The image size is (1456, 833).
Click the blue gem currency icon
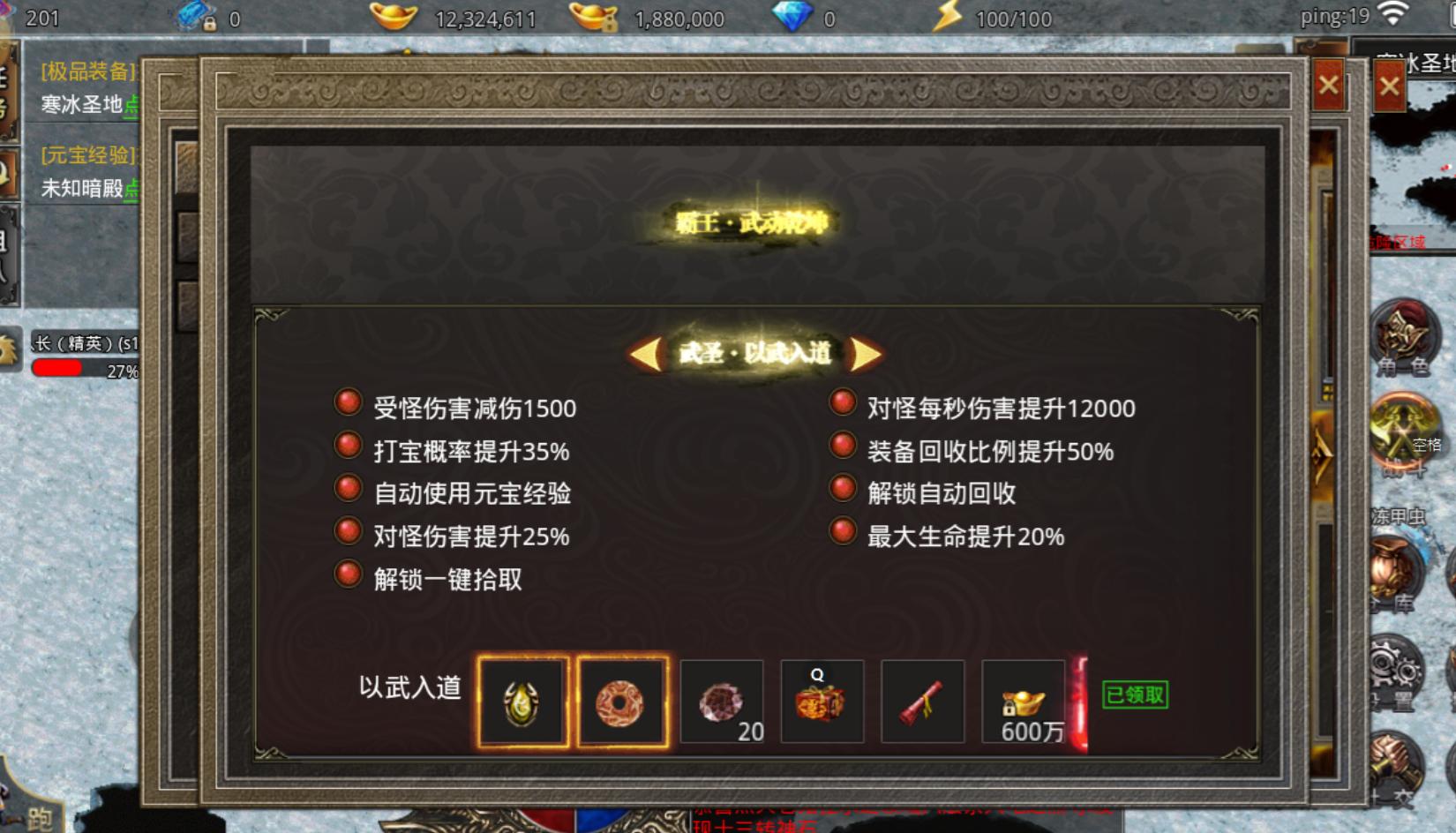click(797, 16)
